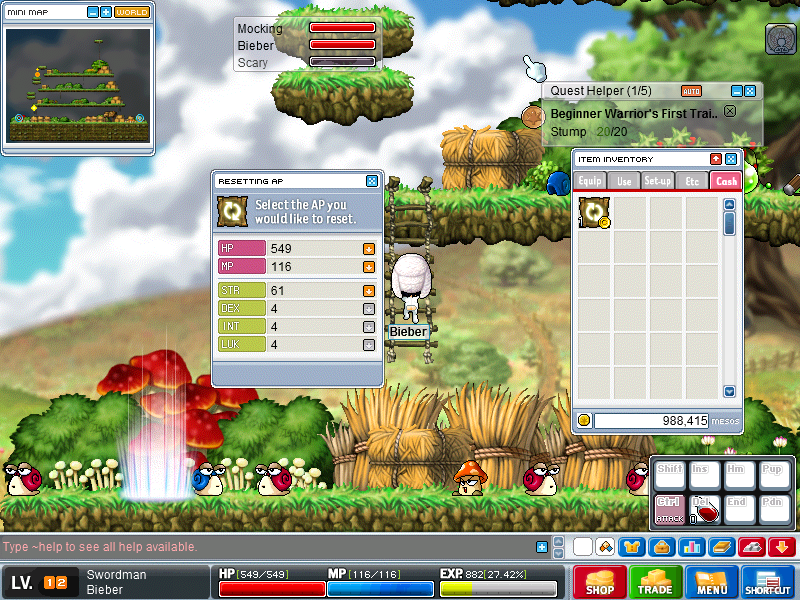Open the SHORTCUT button

[x=768, y=582]
